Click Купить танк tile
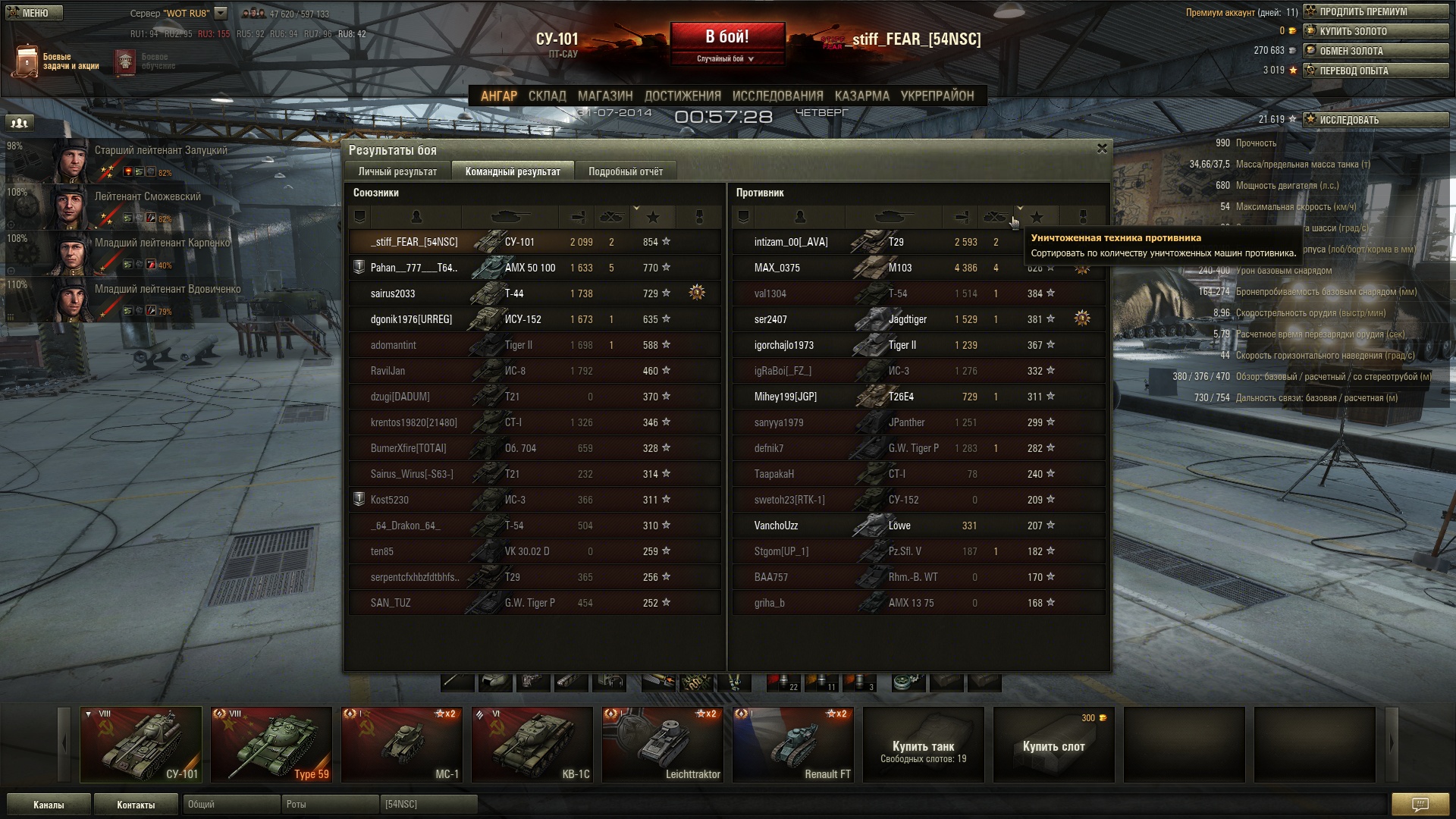1456x819 pixels. (x=923, y=745)
